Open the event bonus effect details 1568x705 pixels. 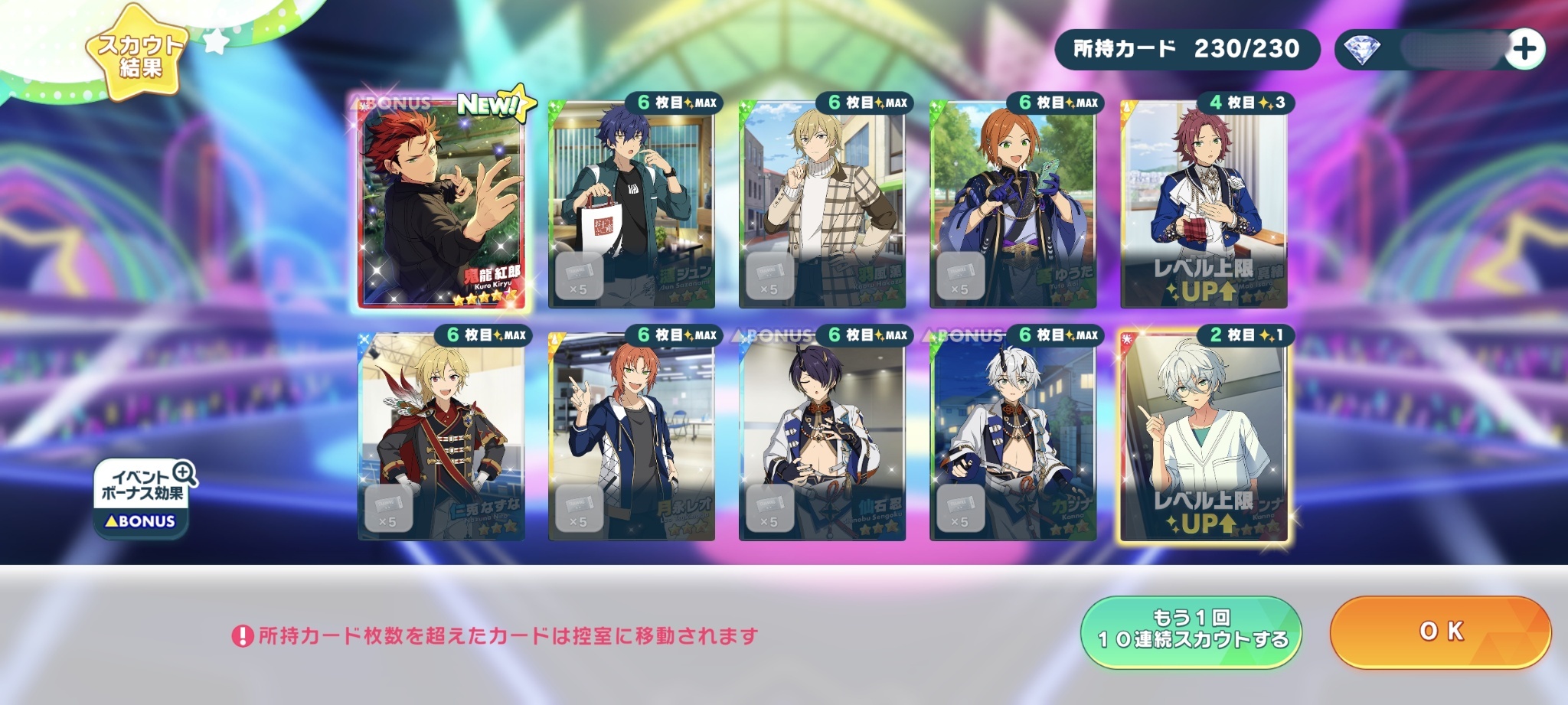(x=142, y=498)
